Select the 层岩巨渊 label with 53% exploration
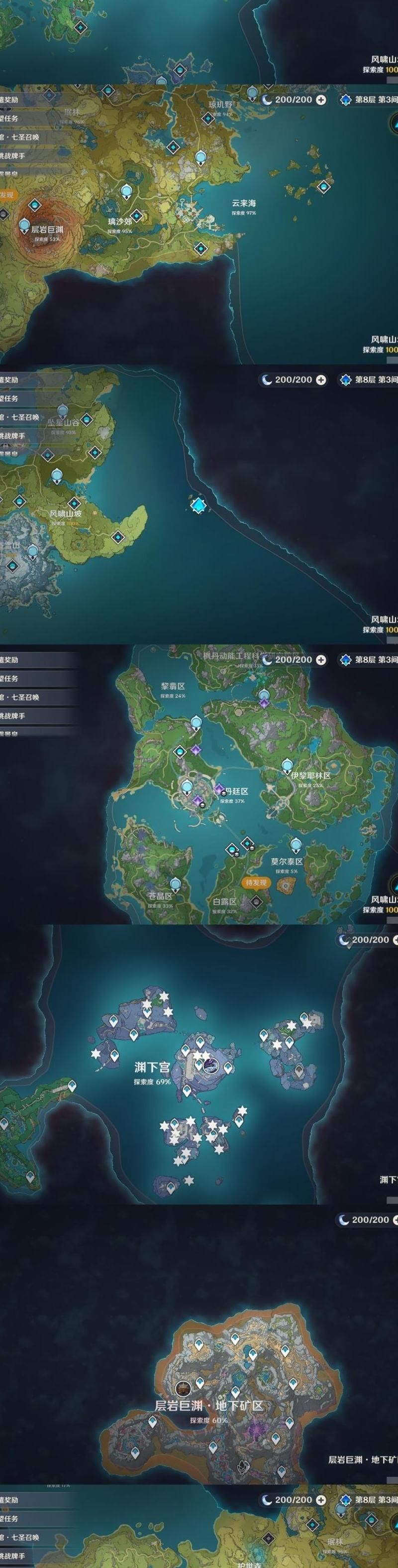 point(47,230)
